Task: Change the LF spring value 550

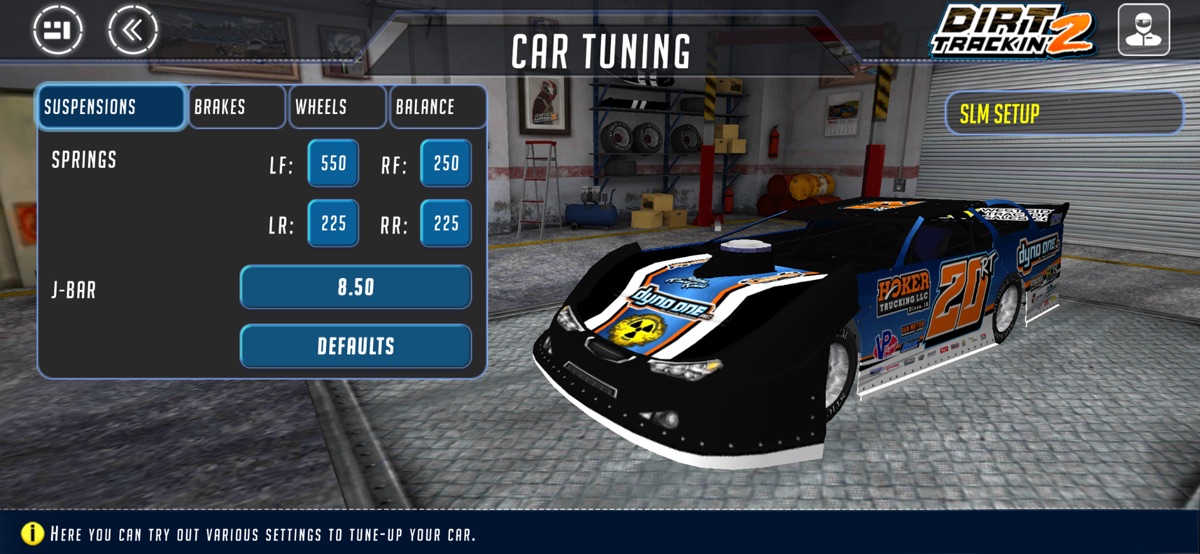Action: [x=333, y=164]
